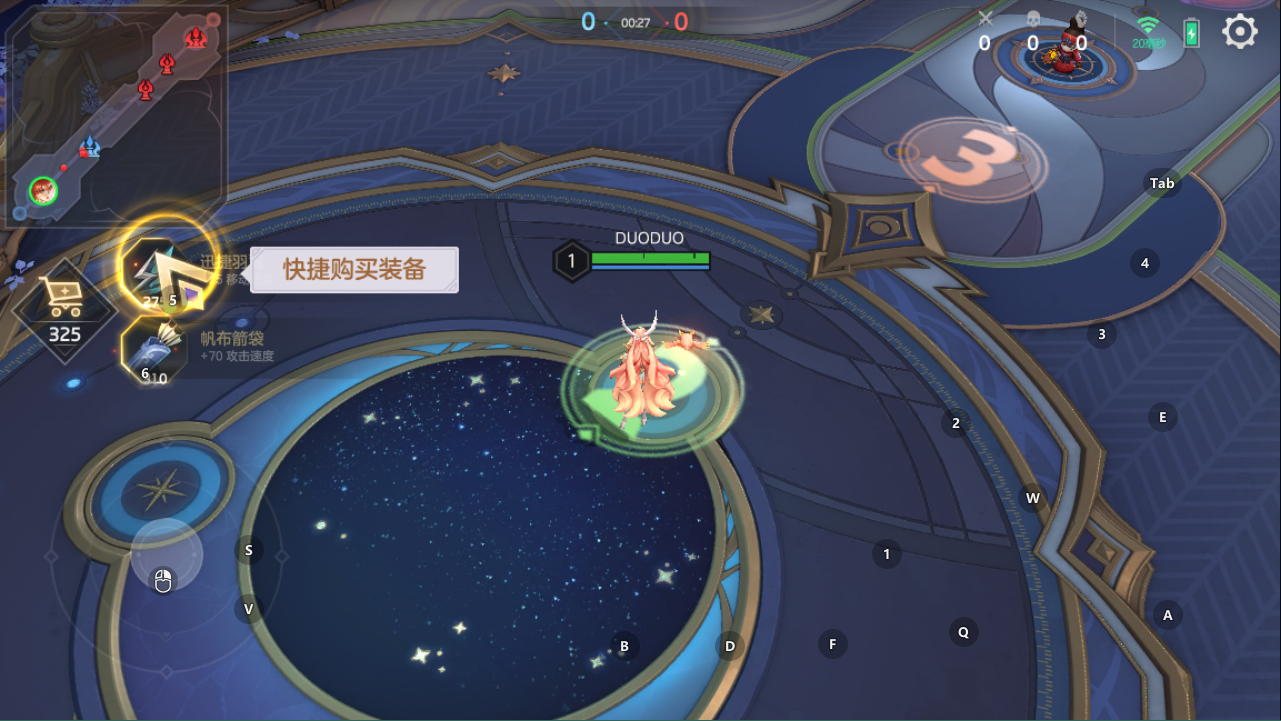This screenshot has width=1281, height=721.
Task: Click the network ping indicator showing 20毫秒
Action: coord(1146,33)
